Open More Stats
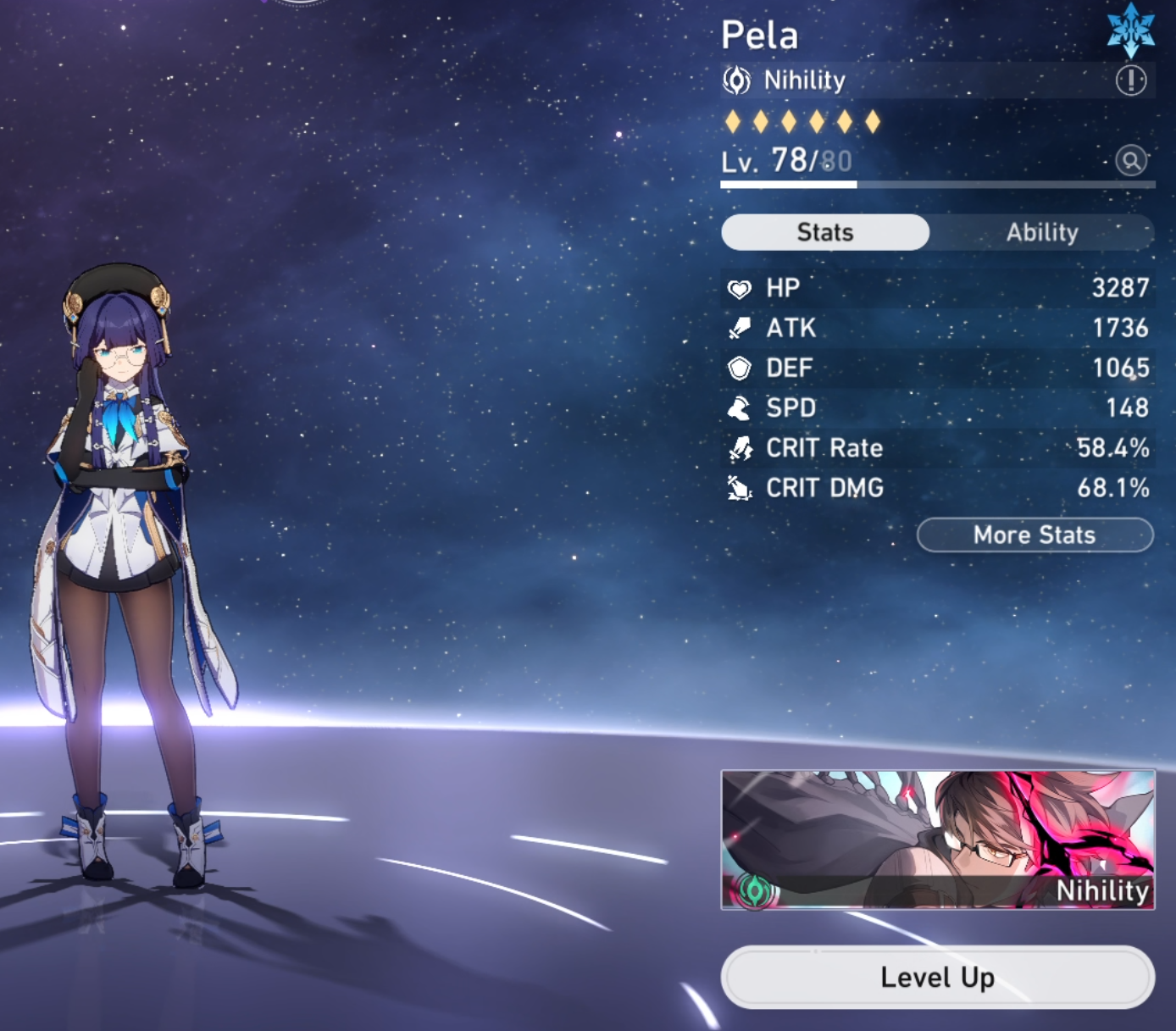The width and height of the screenshot is (1176, 1031). (1034, 535)
